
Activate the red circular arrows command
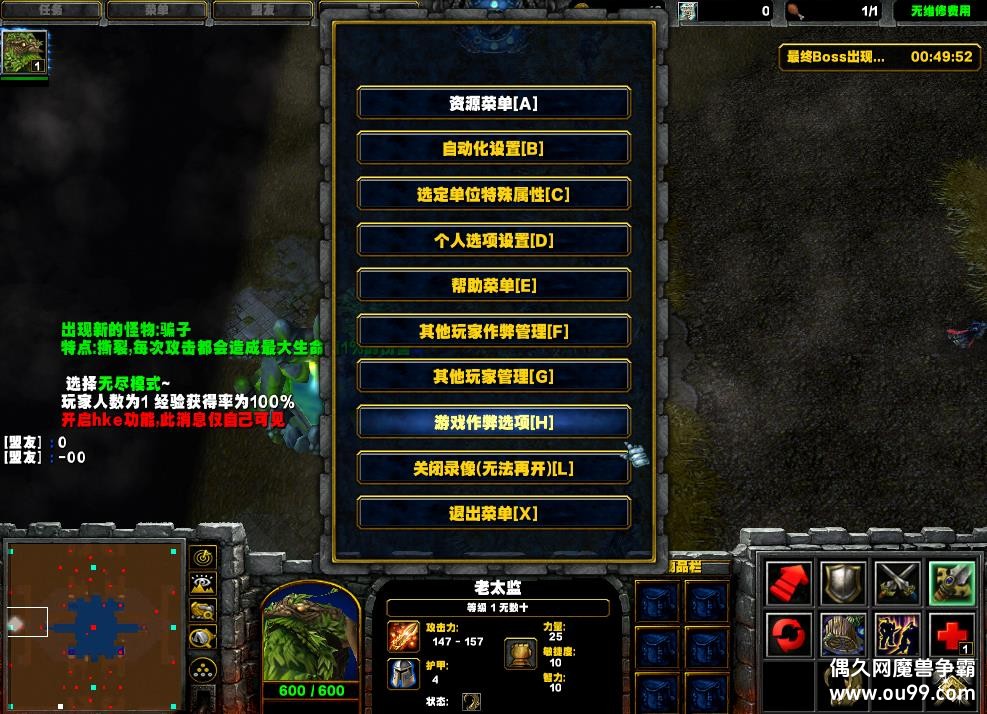coord(788,636)
